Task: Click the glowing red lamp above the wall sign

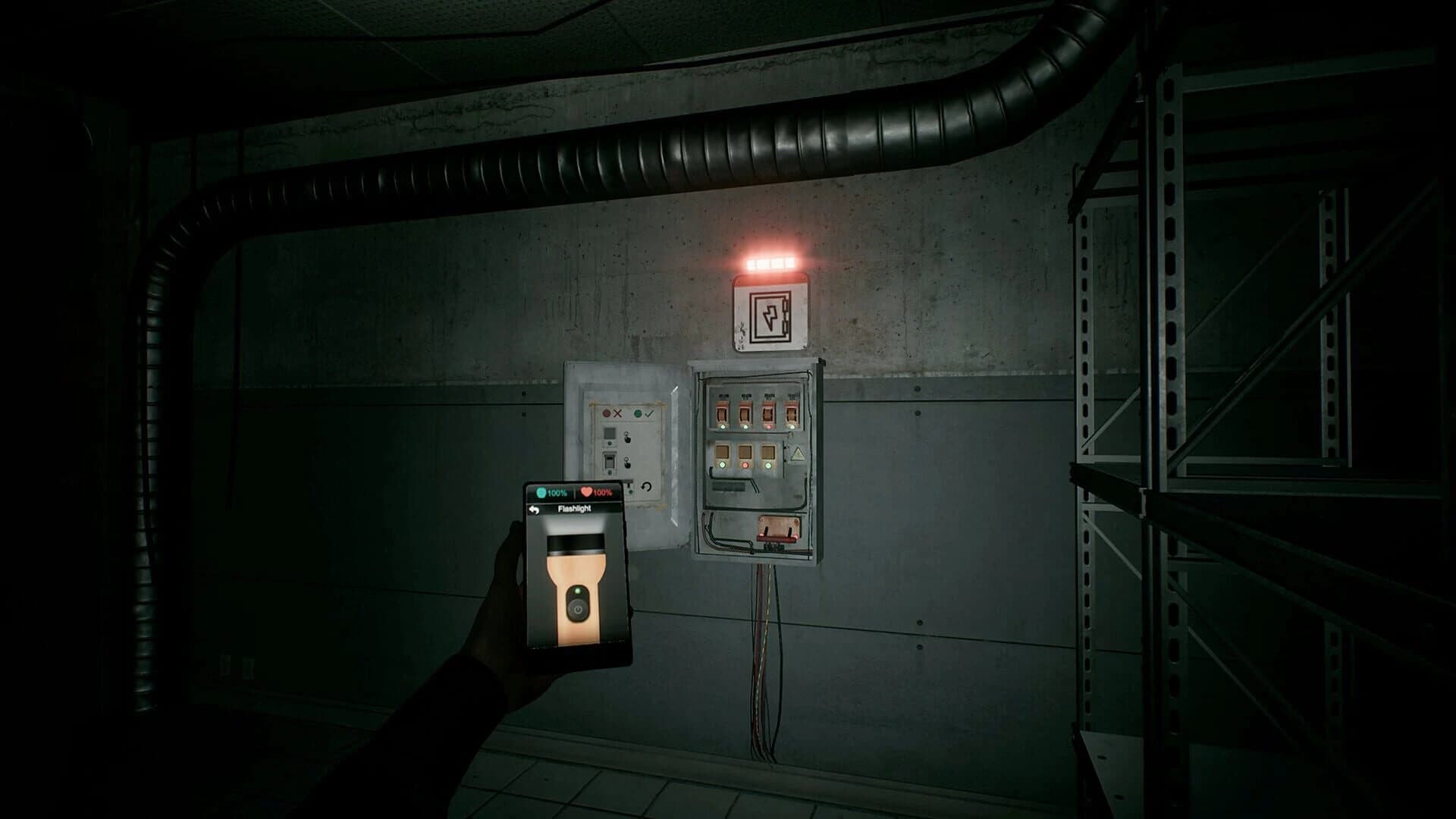Action: click(770, 262)
